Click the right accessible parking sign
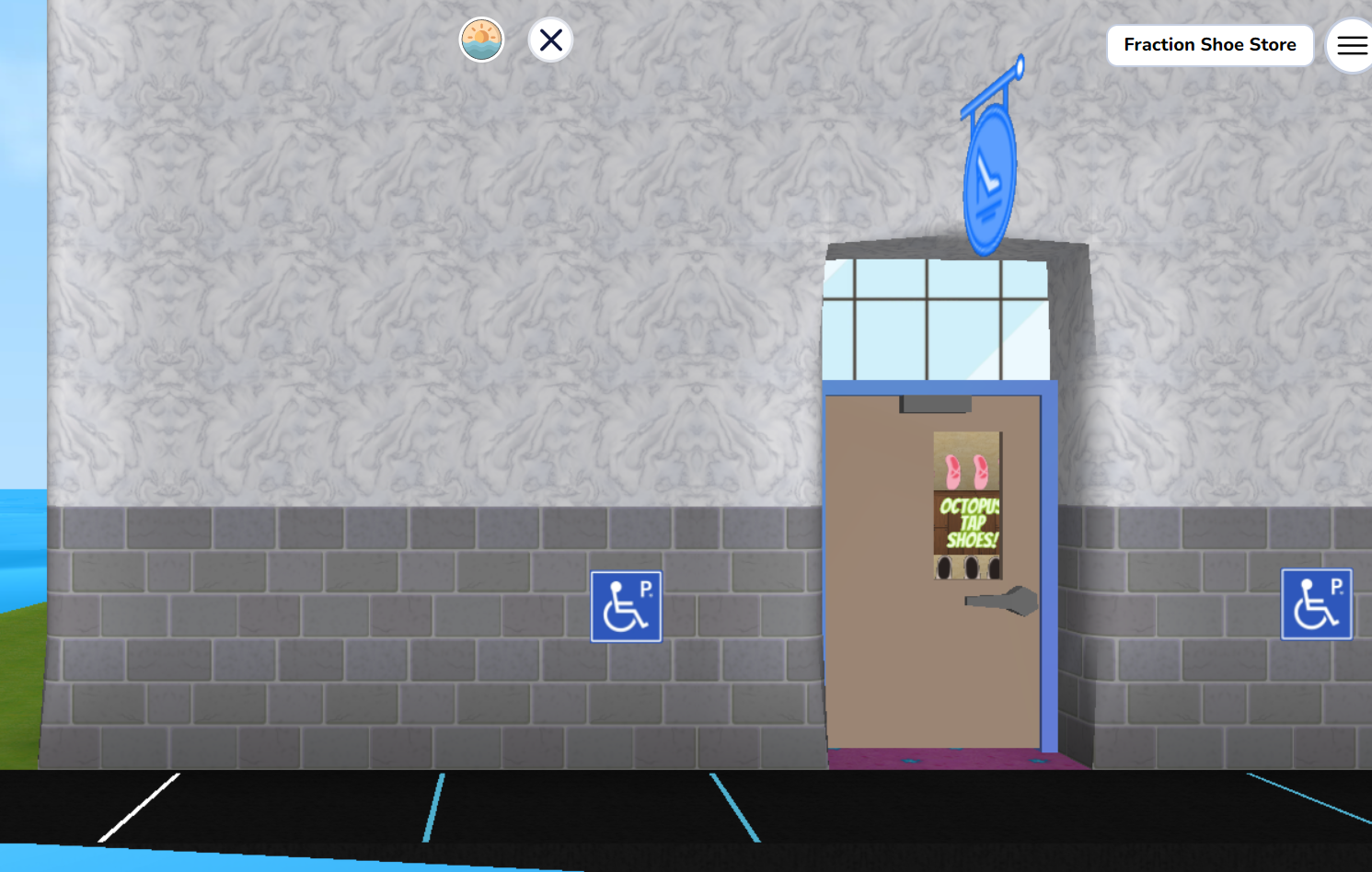Viewport: 1372px width, 872px height. coord(1316,603)
